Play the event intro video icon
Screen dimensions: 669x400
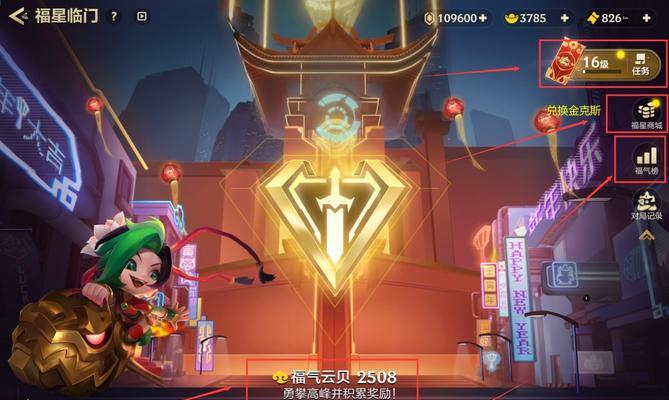pos(141,17)
